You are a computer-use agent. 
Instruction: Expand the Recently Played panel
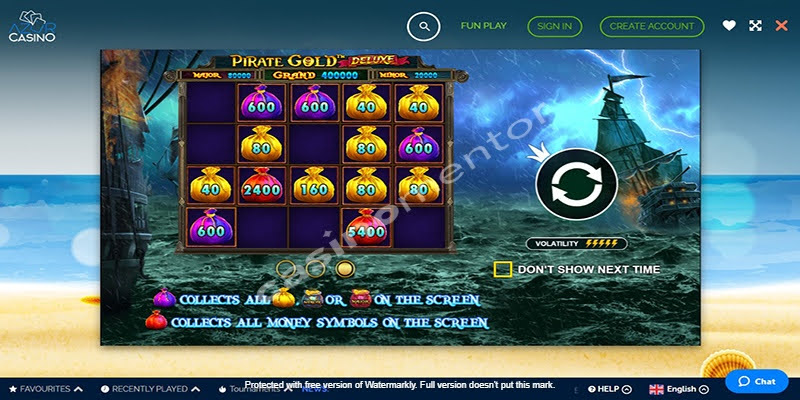(x=149, y=389)
